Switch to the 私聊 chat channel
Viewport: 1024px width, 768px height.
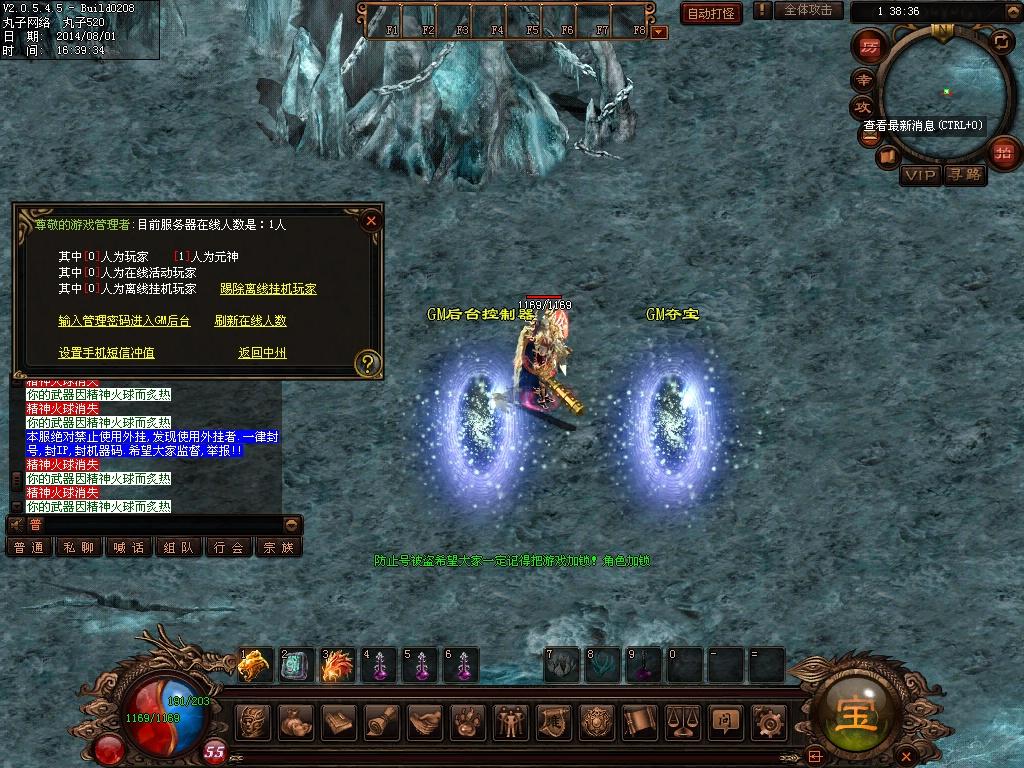click(x=79, y=547)
